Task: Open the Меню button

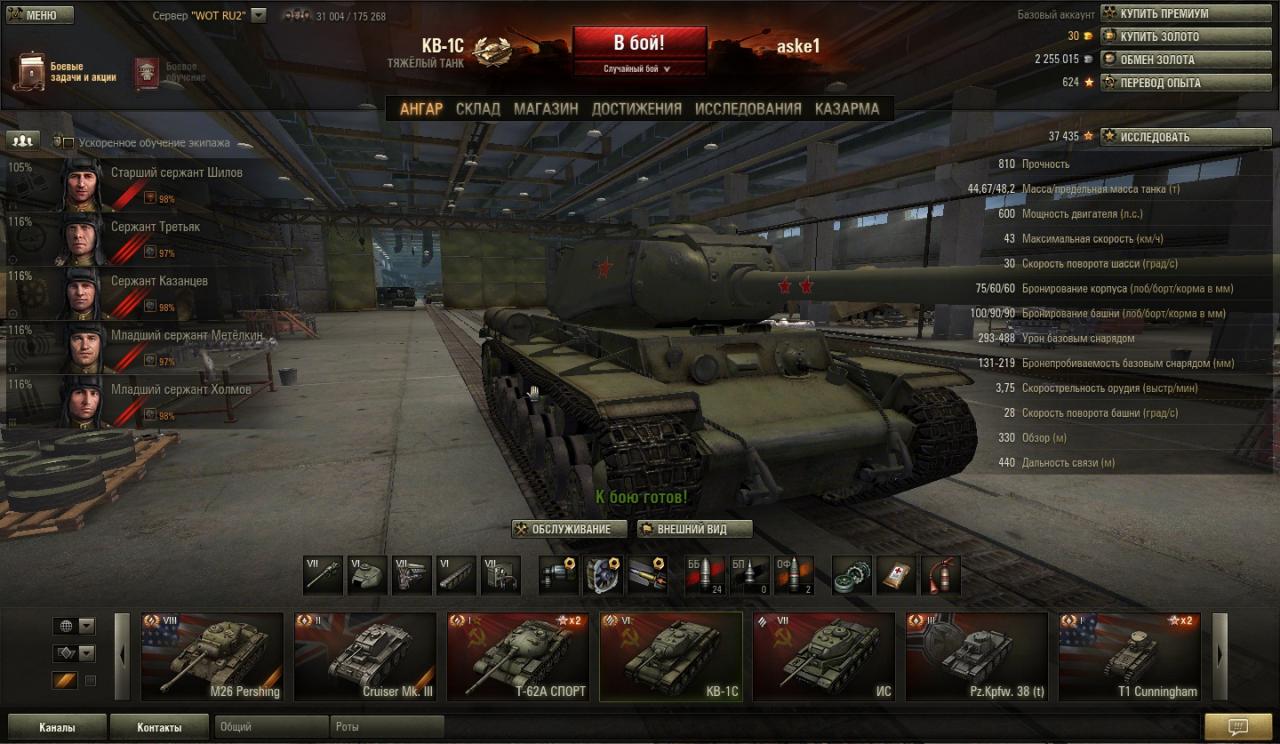Action: 40,15
